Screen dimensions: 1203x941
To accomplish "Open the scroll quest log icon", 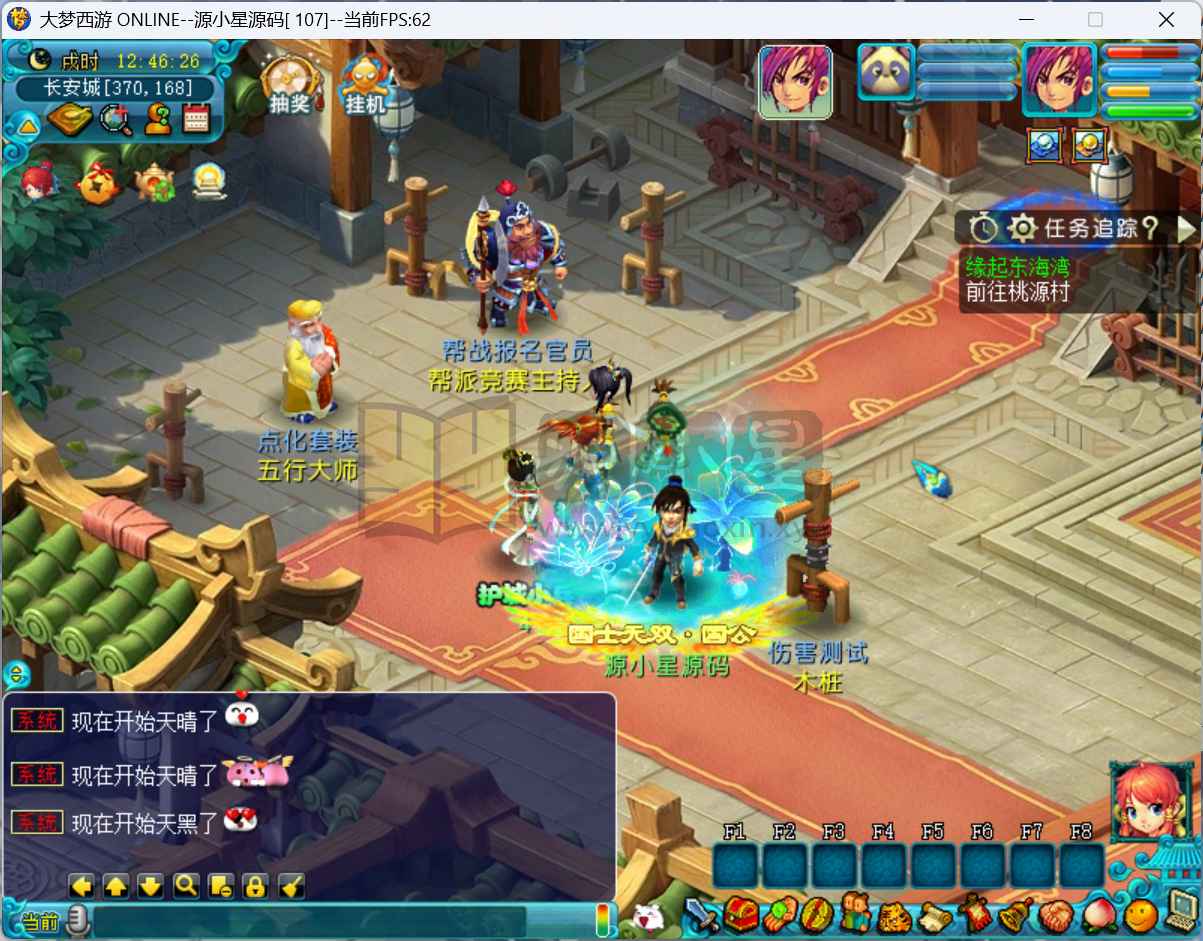I will pos(934,915).
